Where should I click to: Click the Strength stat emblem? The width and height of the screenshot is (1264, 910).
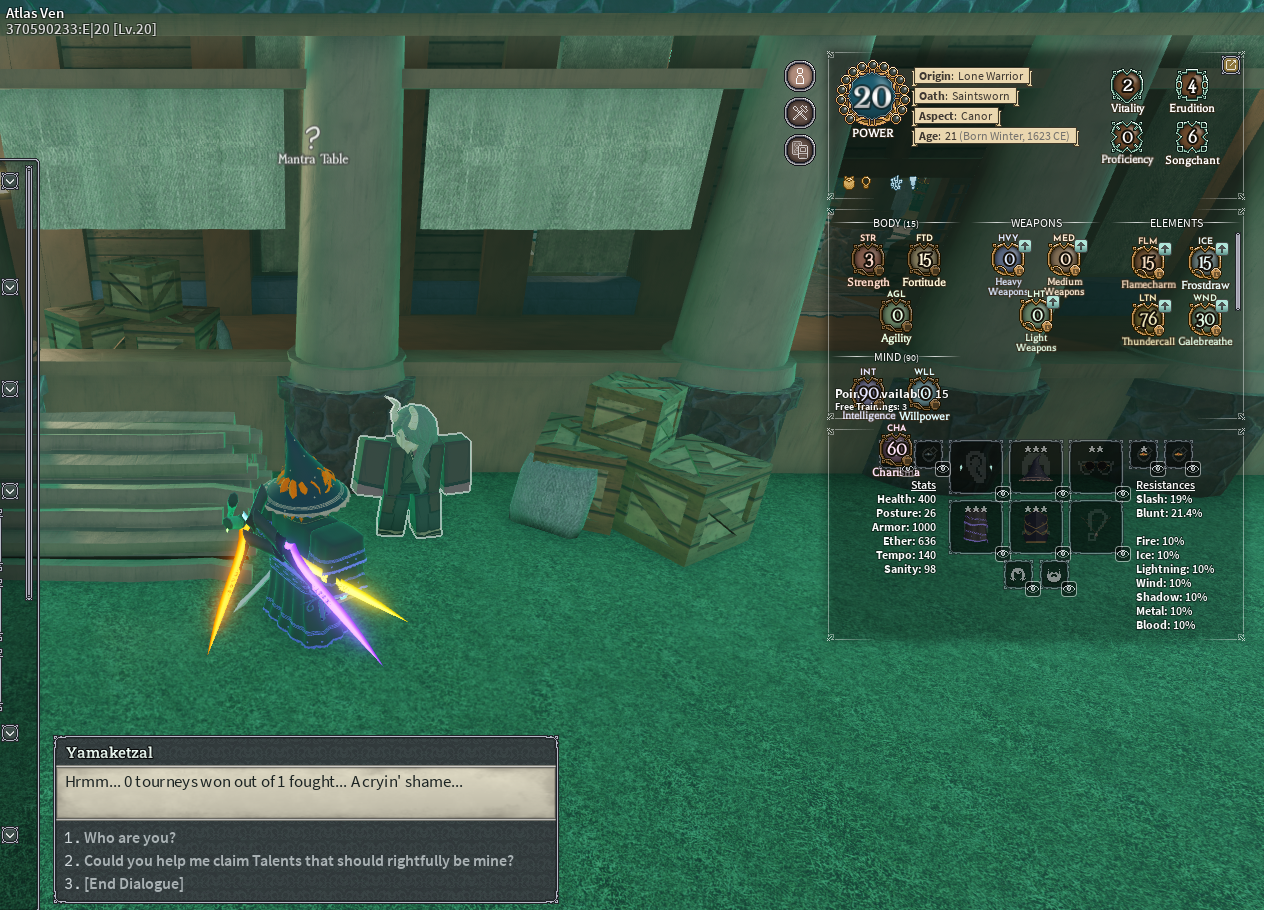[x=868, y=261]
